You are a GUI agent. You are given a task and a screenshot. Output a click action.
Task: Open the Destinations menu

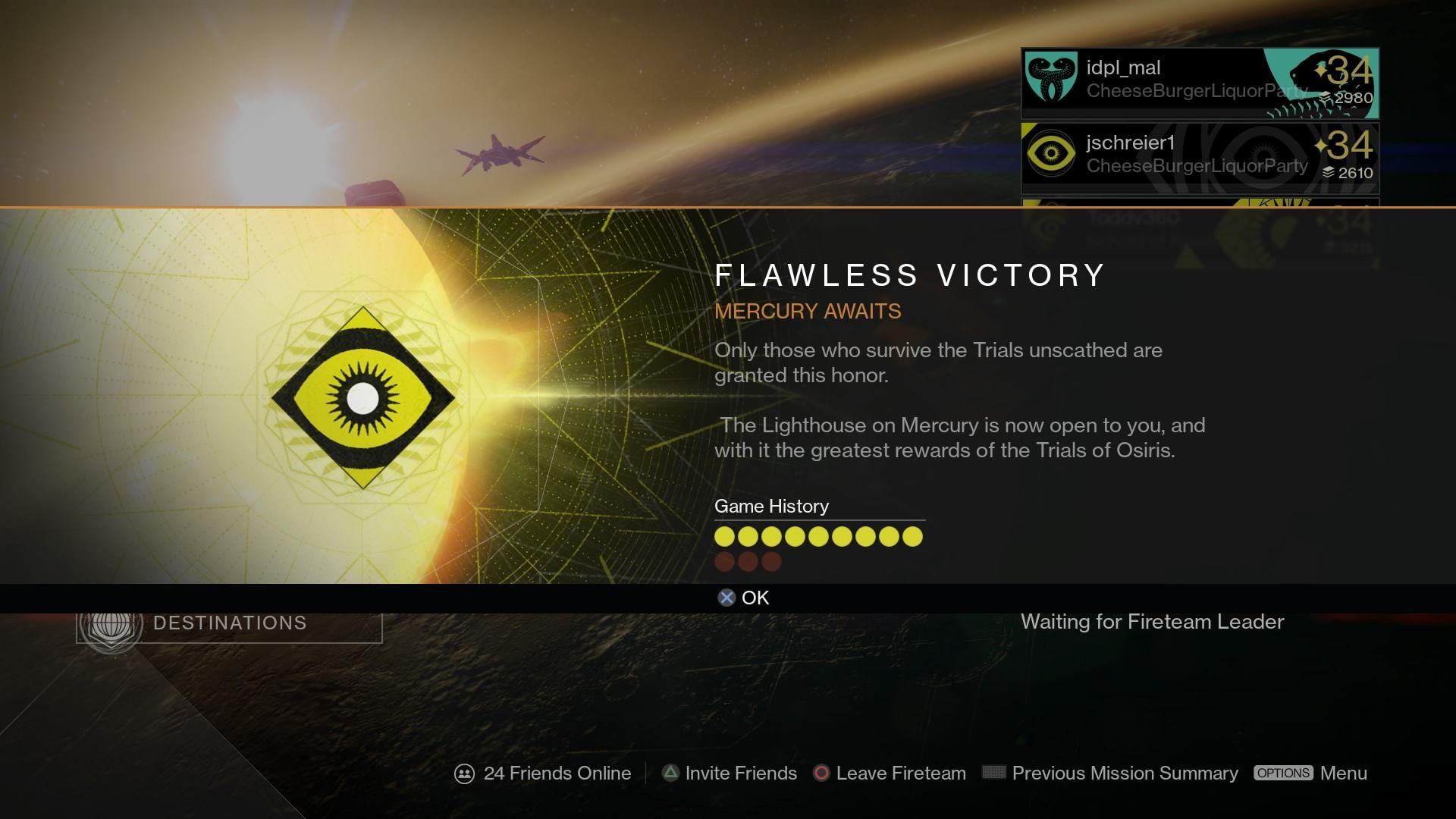tap(229, 623)
